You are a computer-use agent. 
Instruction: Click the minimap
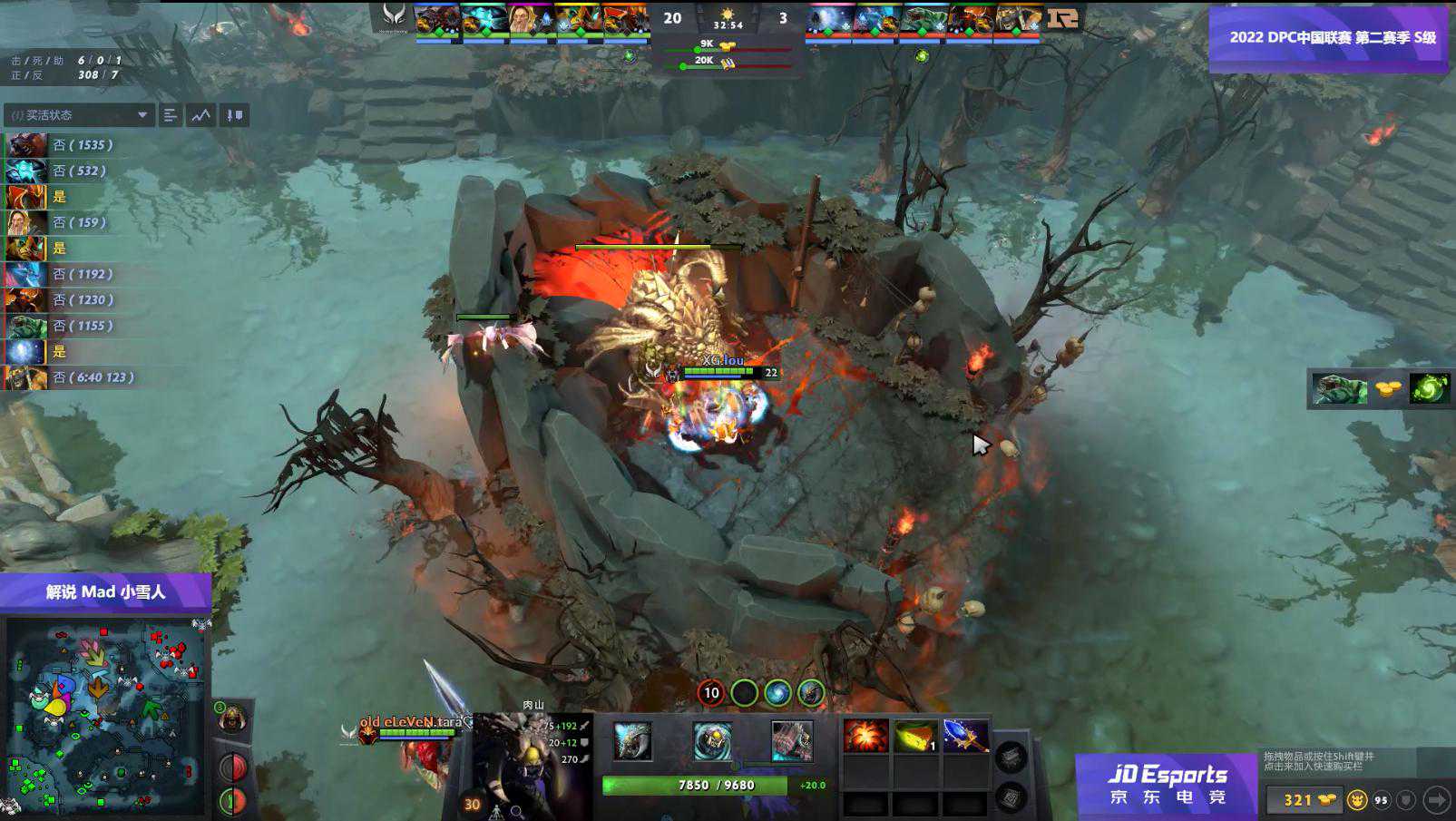click(104, 715)
